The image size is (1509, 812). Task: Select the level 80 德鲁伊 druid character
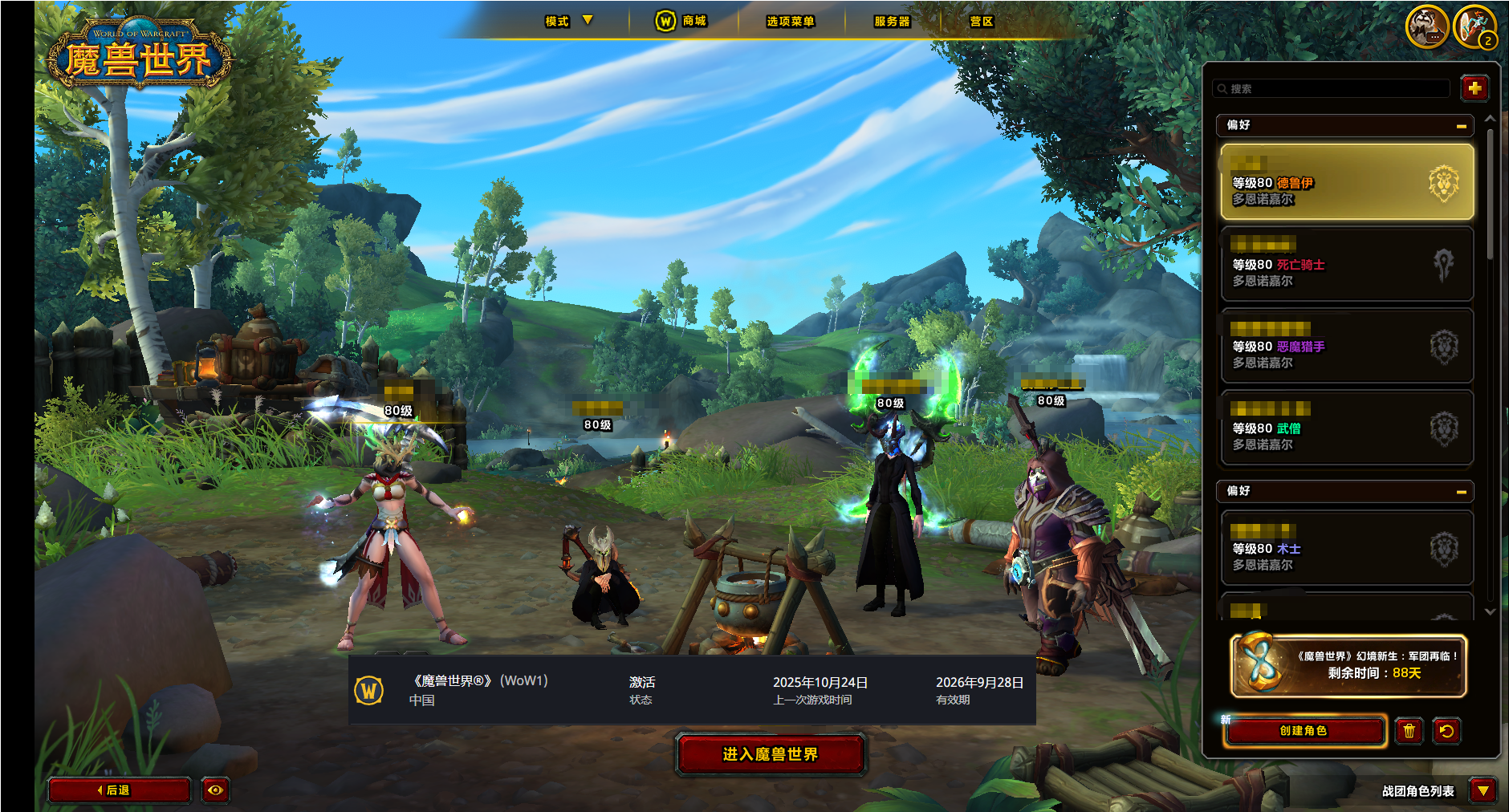[x=1347, y=183]
